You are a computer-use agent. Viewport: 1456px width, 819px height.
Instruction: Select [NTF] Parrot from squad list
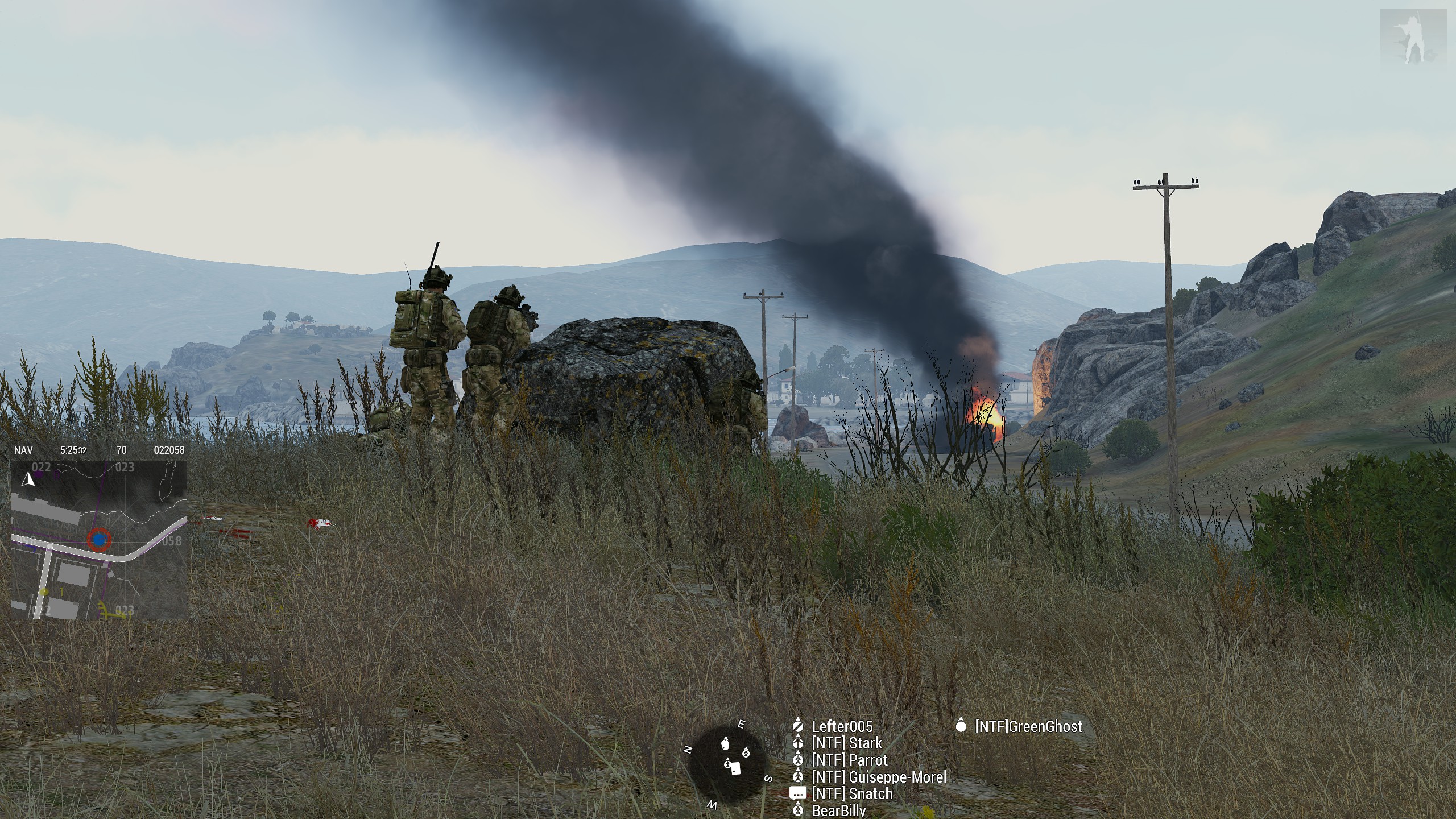point(849,760)
